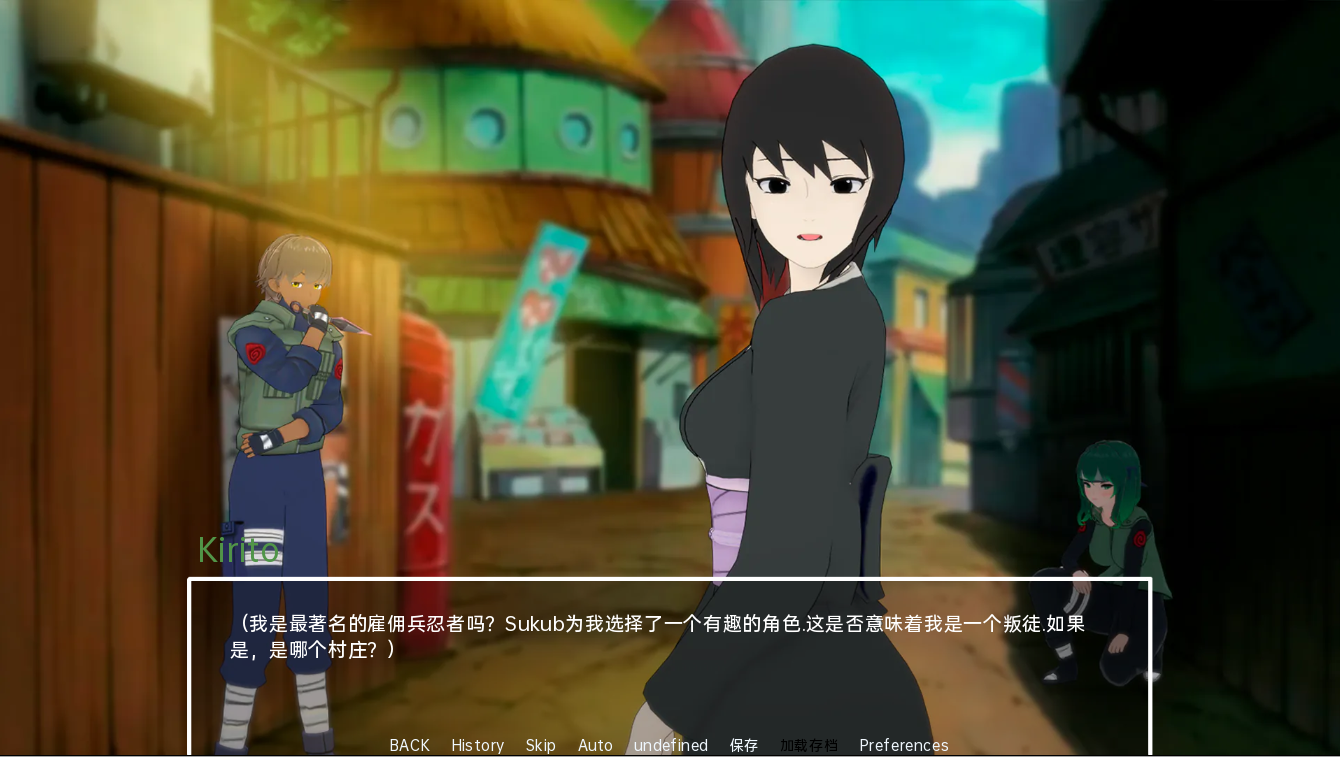Open 加载存档 to load a saved game
This screenshot has height=757, width=1340.
pyautogui.click(x=808, y=745)
